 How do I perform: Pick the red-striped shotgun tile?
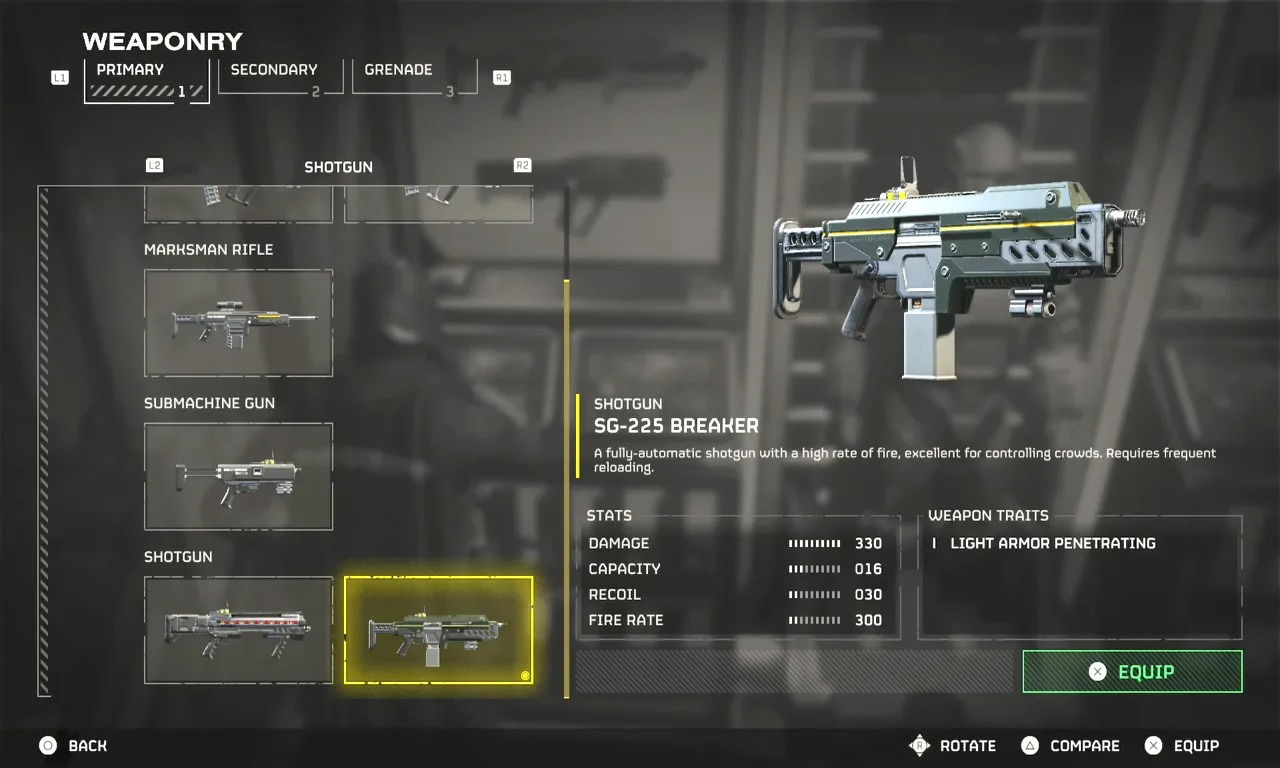tap(238, 630)
